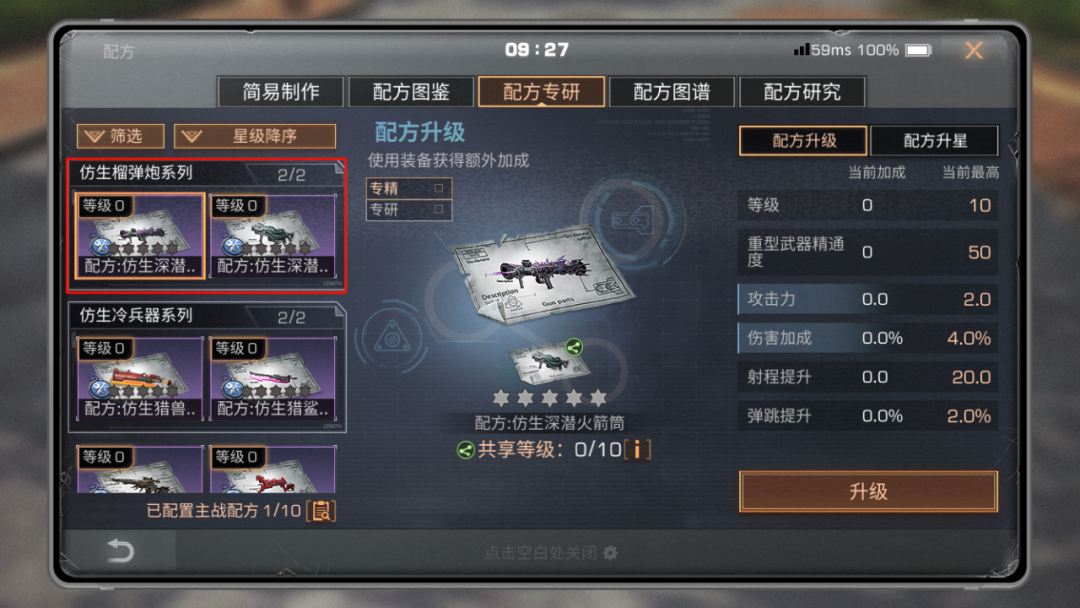The image size is (1080, 608).
Task: Open the 配方图鉴 tab
Action: click(x=411, y=92)
